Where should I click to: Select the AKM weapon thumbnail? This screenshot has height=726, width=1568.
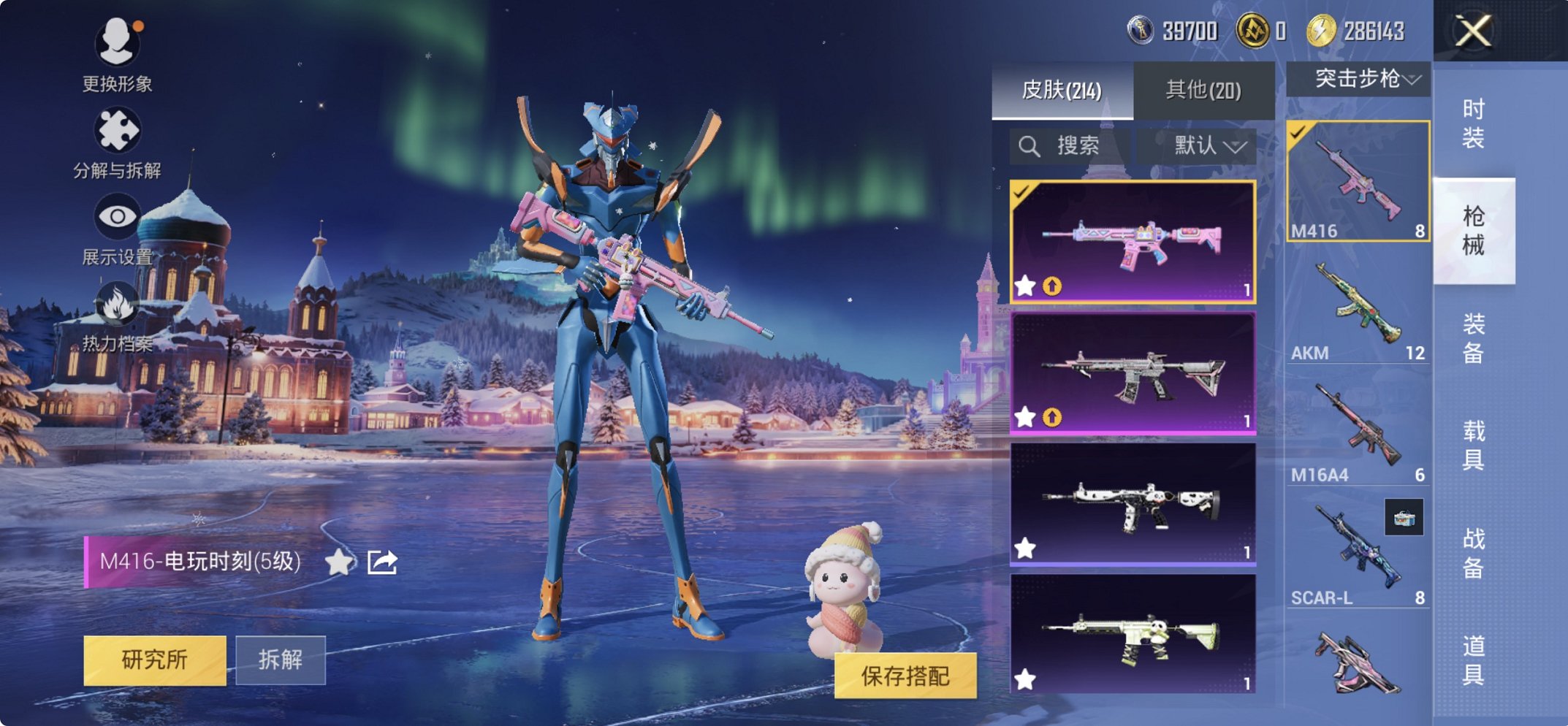(x=1357, y=307)
